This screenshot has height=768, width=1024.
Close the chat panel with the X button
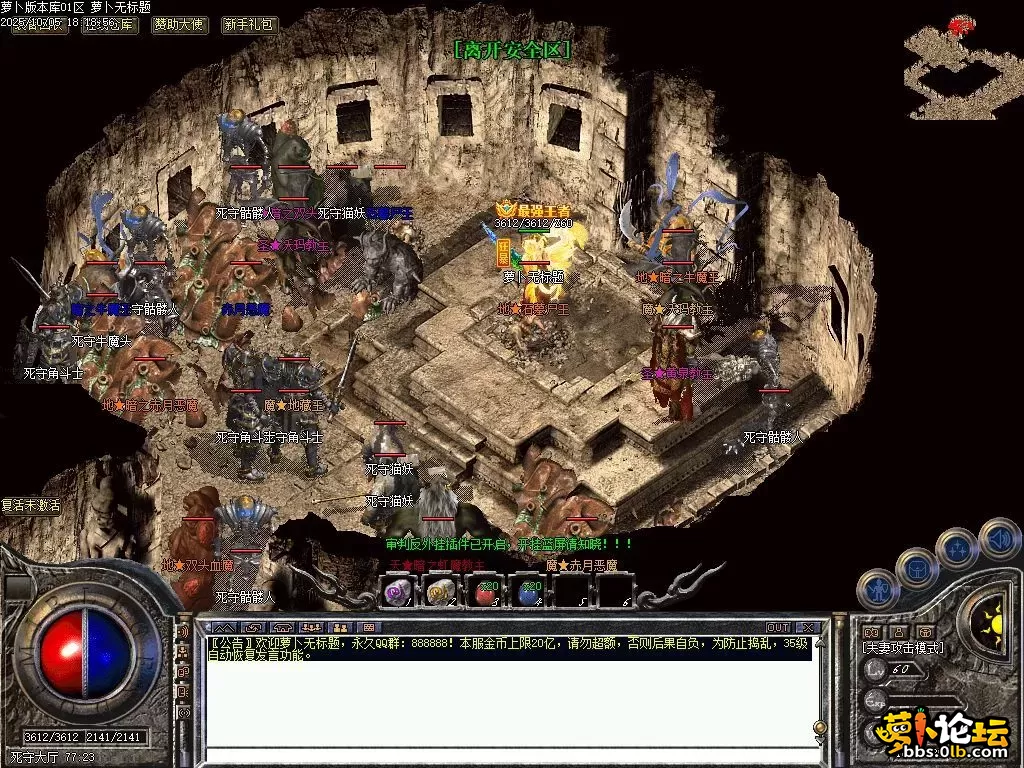point(809,628)
